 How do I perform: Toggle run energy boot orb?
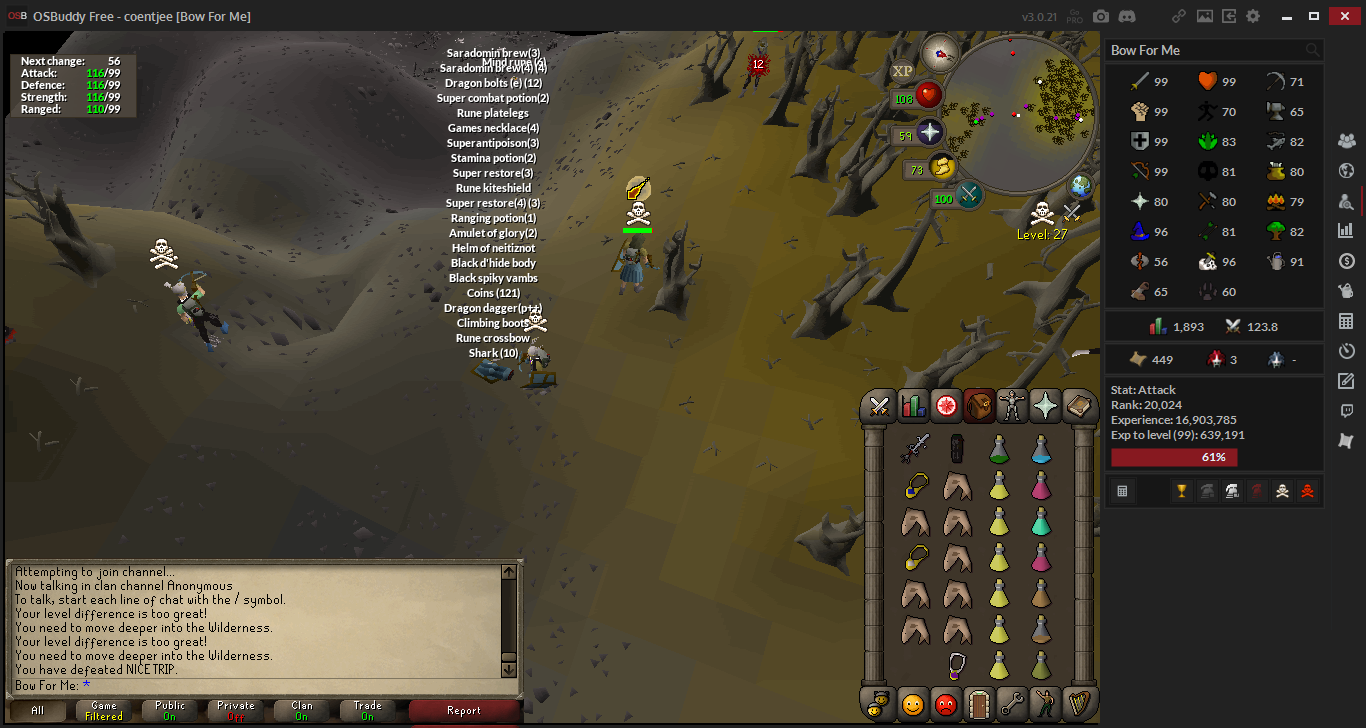941,168
